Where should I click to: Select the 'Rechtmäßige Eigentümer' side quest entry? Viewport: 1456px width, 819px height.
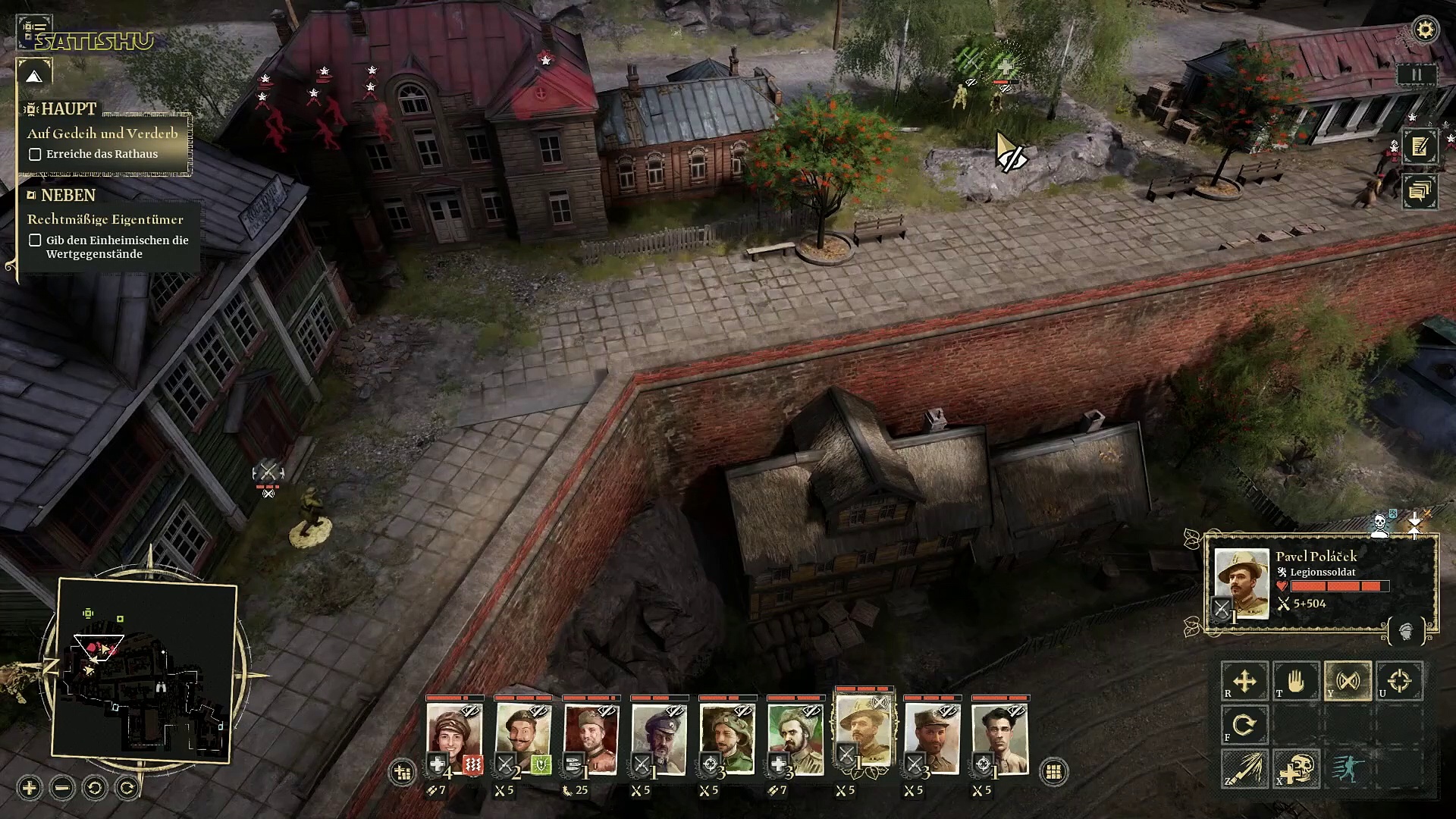[x=105, y=219]
